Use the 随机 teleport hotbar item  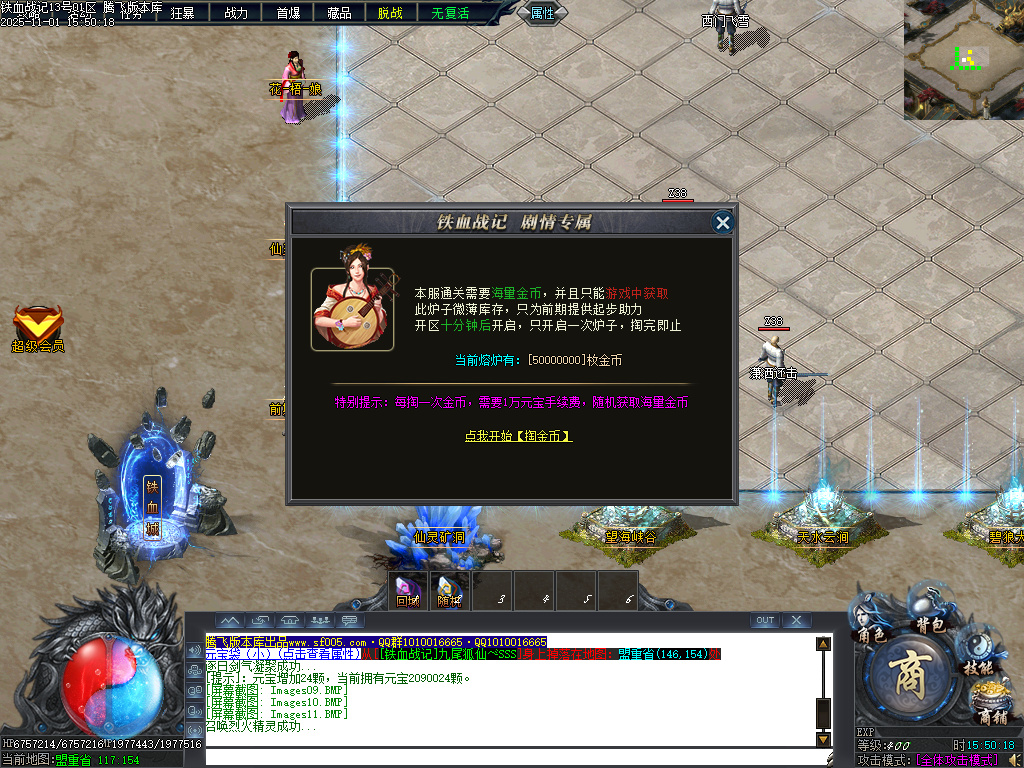(x=450, y=591)
